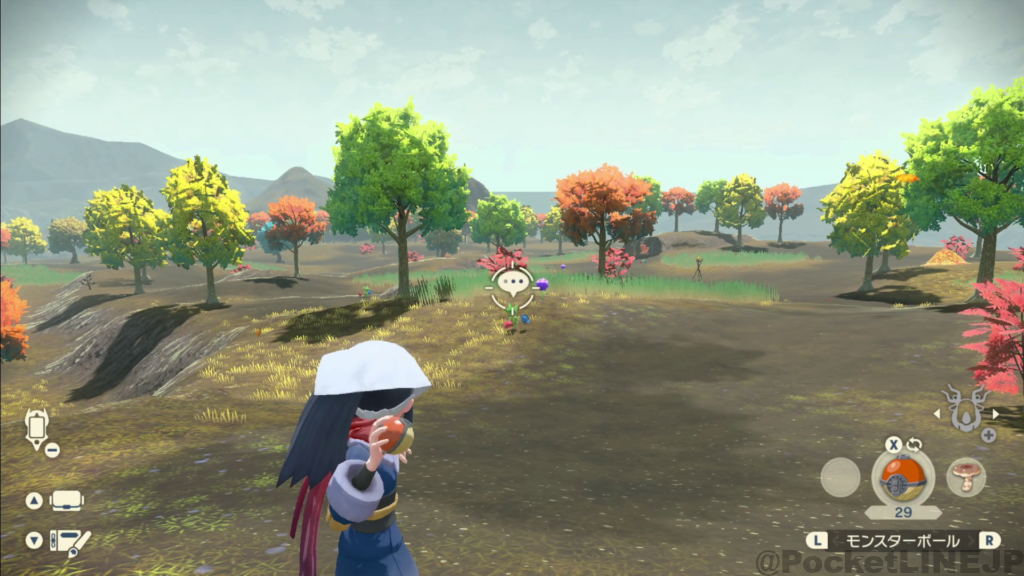The width and height of the screenshot is (1024, 576).
Task: Open the satchel bag icon
Action: click(67, 500)
